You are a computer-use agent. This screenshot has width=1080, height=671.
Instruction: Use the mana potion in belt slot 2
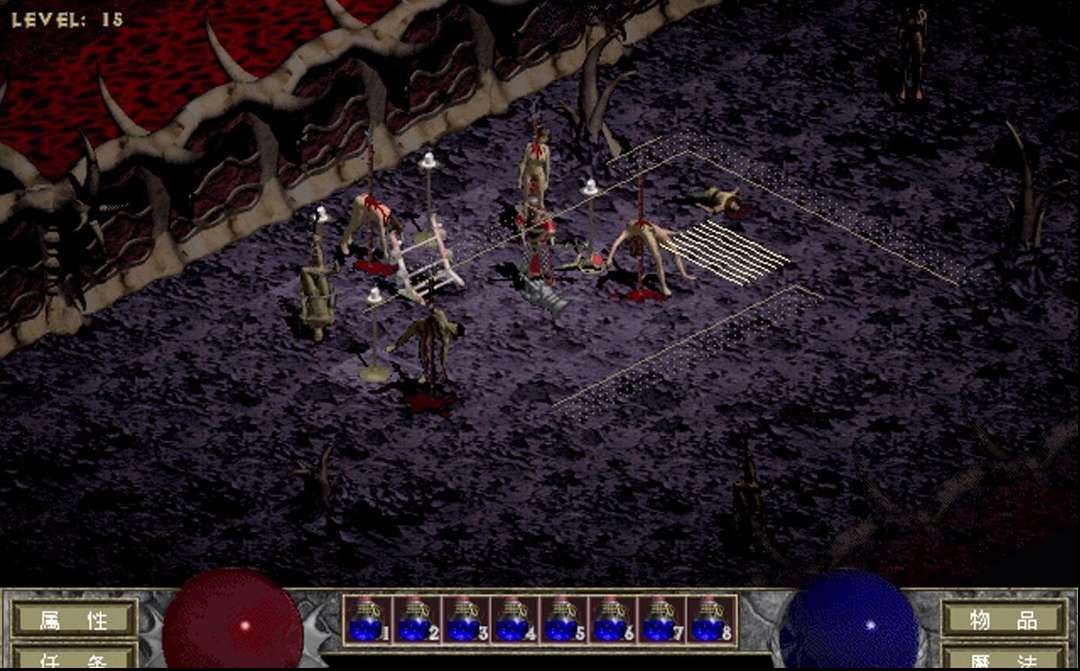pos(415,619)
